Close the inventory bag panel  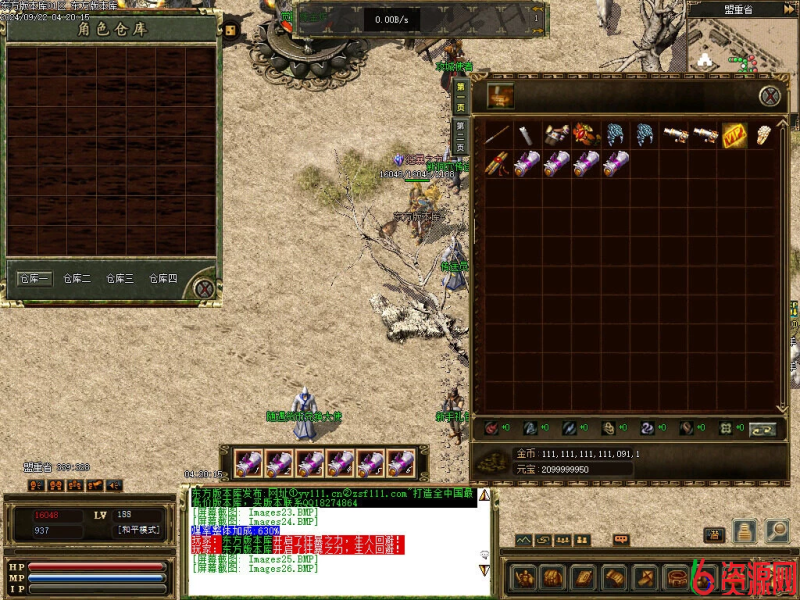[x=769, y=96]
